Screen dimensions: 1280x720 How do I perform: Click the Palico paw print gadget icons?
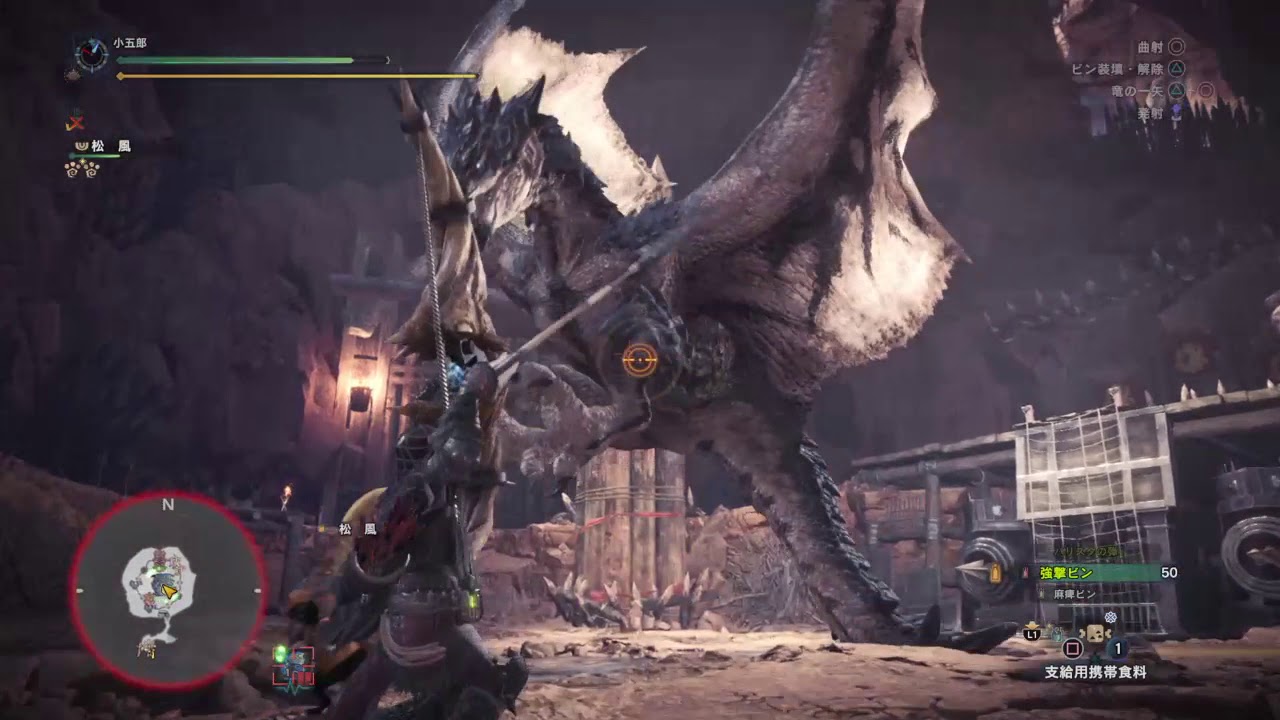click(82, 169)
